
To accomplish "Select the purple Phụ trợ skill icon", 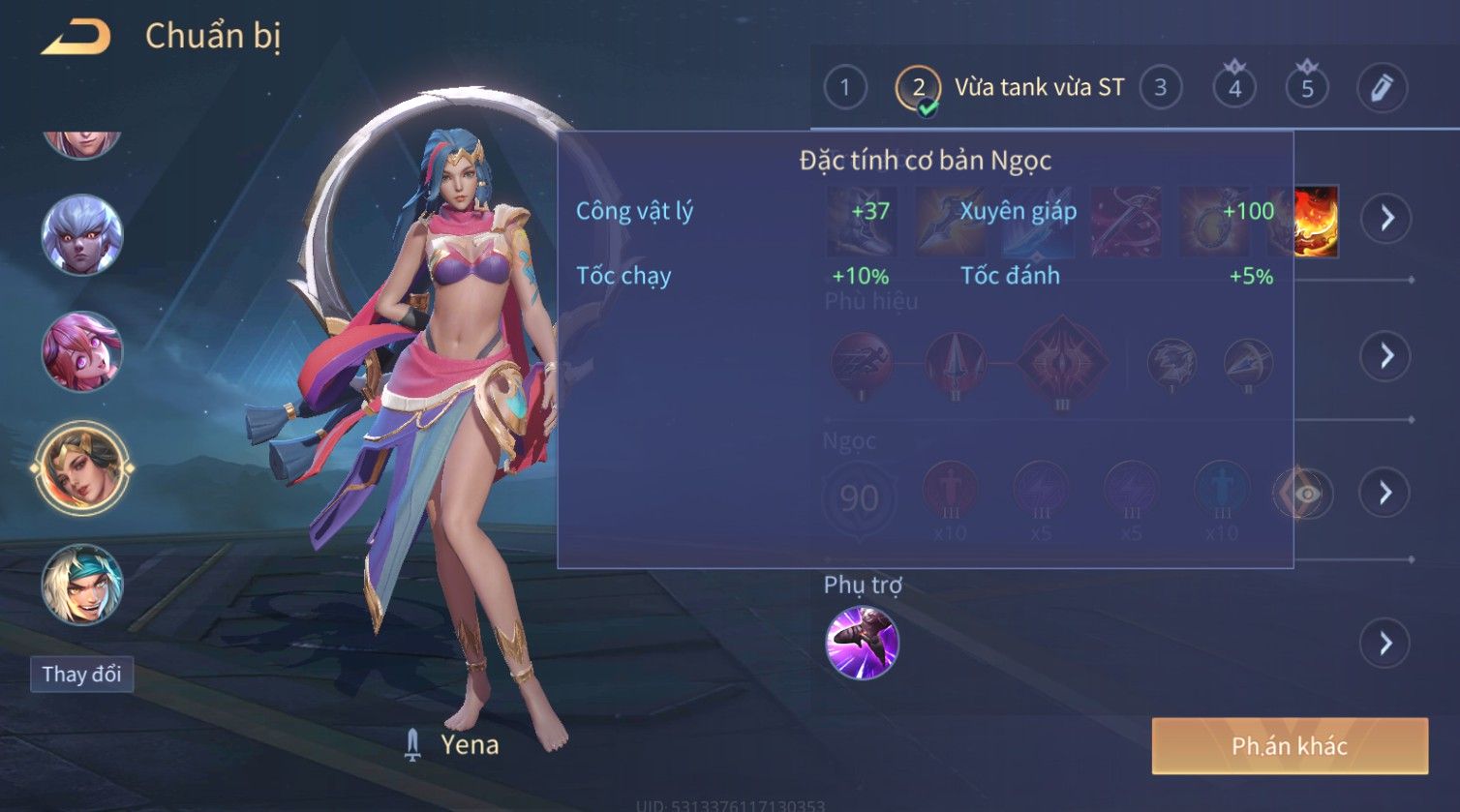I will [862, 643].
